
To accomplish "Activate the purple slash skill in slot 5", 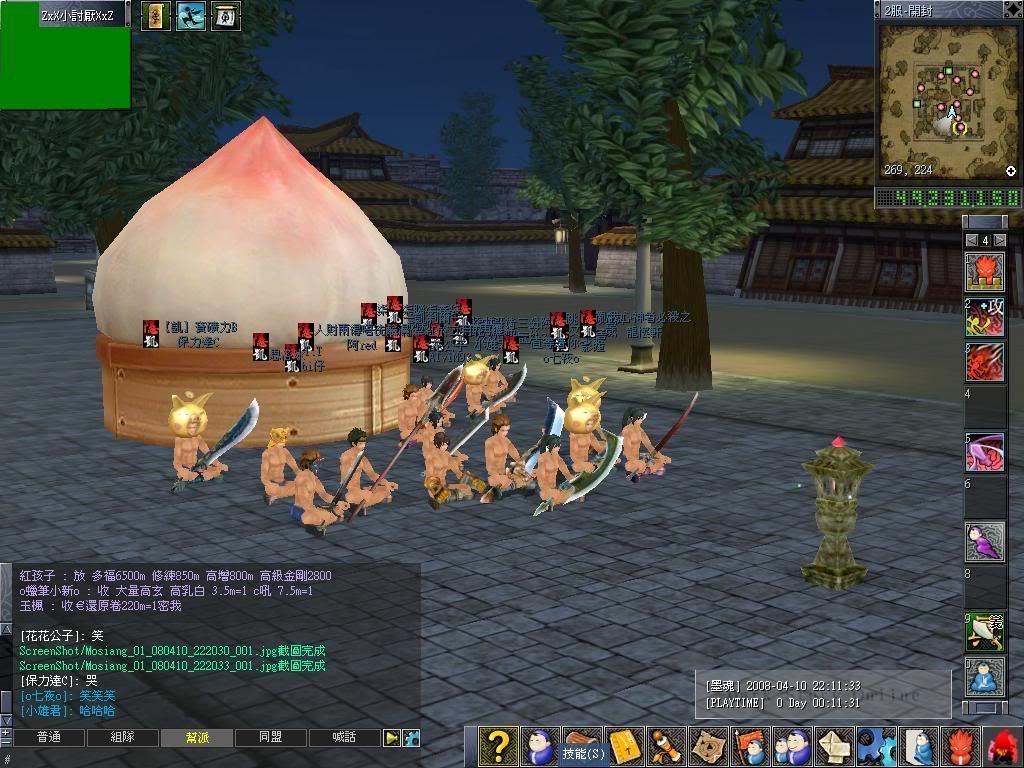I will pos(985,452).
